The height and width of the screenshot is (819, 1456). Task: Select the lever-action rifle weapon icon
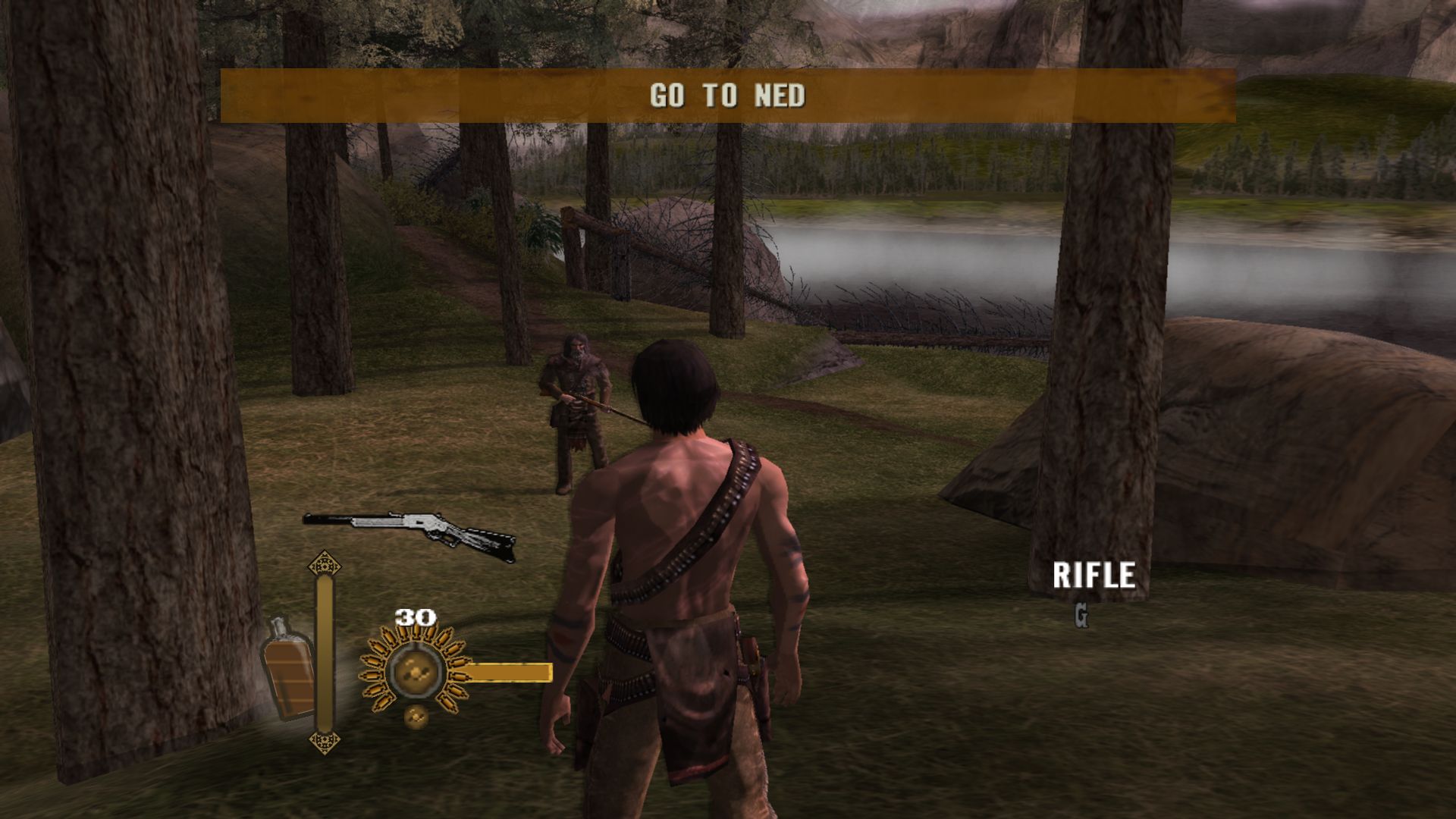[x=410, y=534]
